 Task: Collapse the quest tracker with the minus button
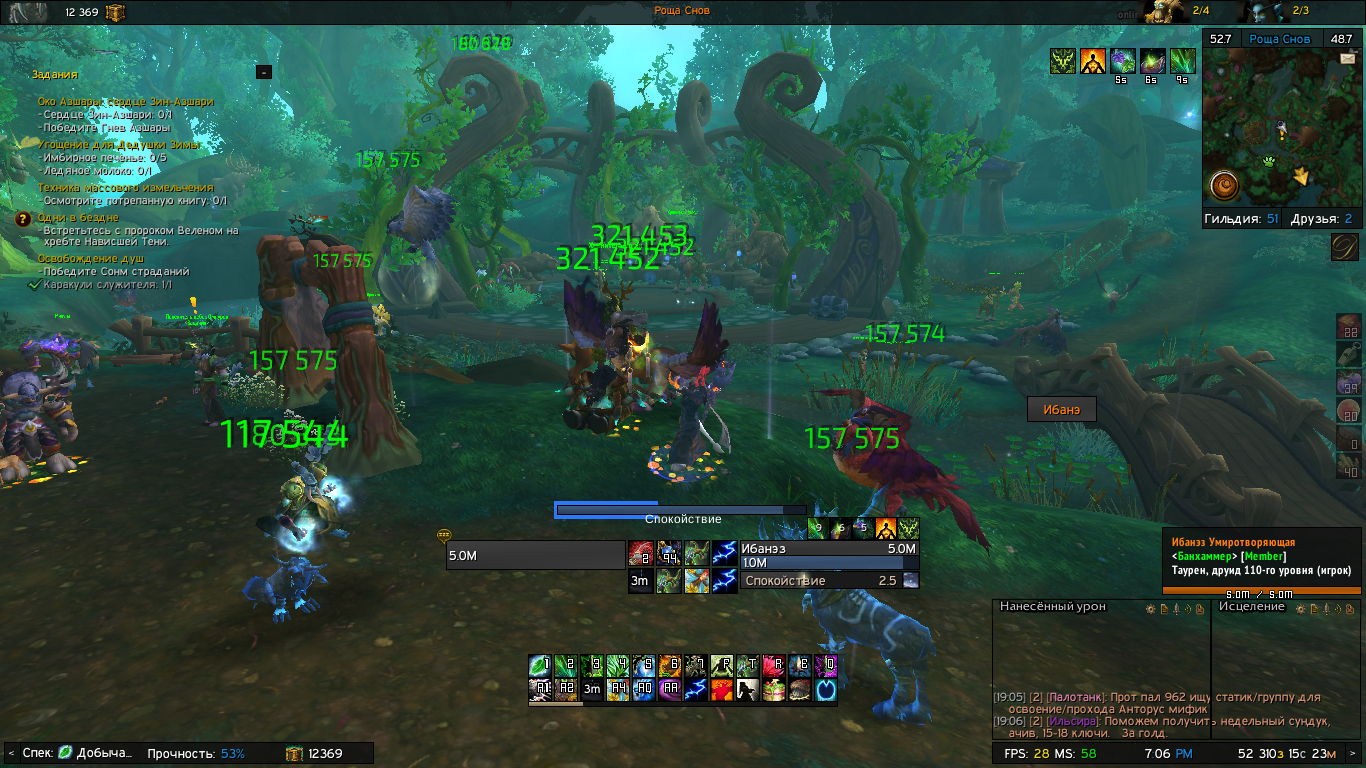click(x=263, y=72)
